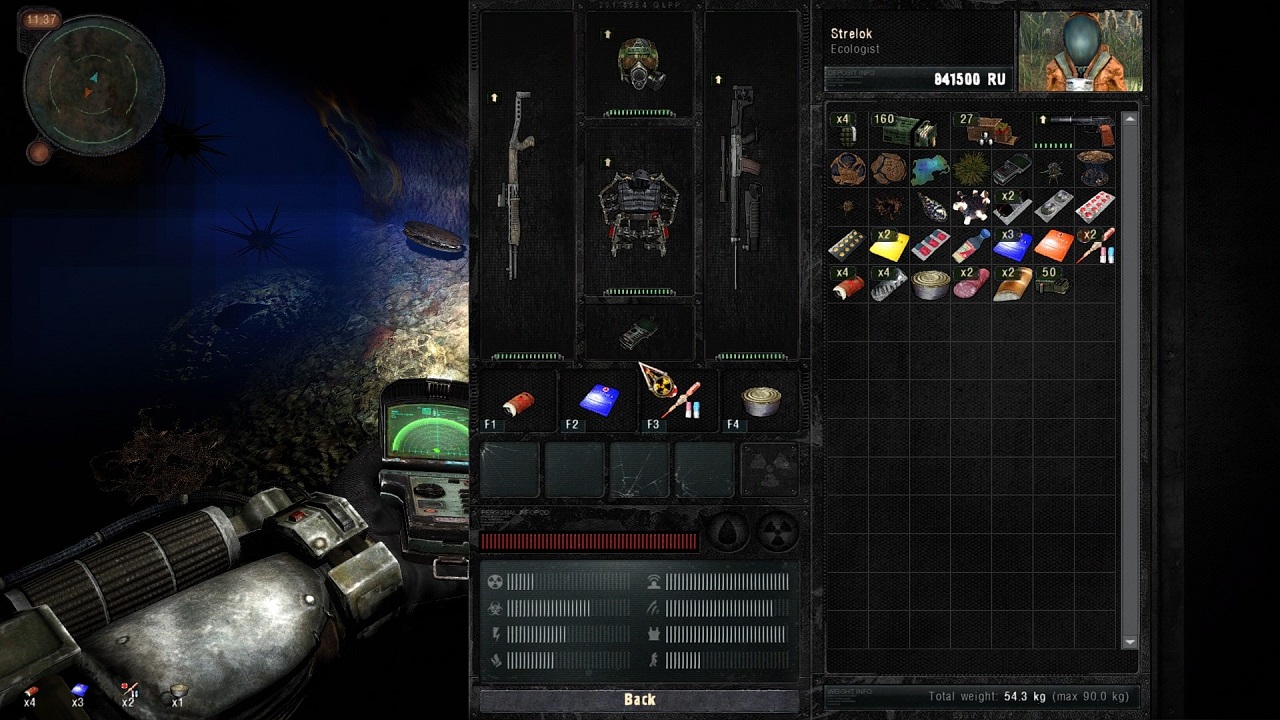Pick the detector in the device slot
Screen dimensions: 1280x720
[x=639, y=334]
